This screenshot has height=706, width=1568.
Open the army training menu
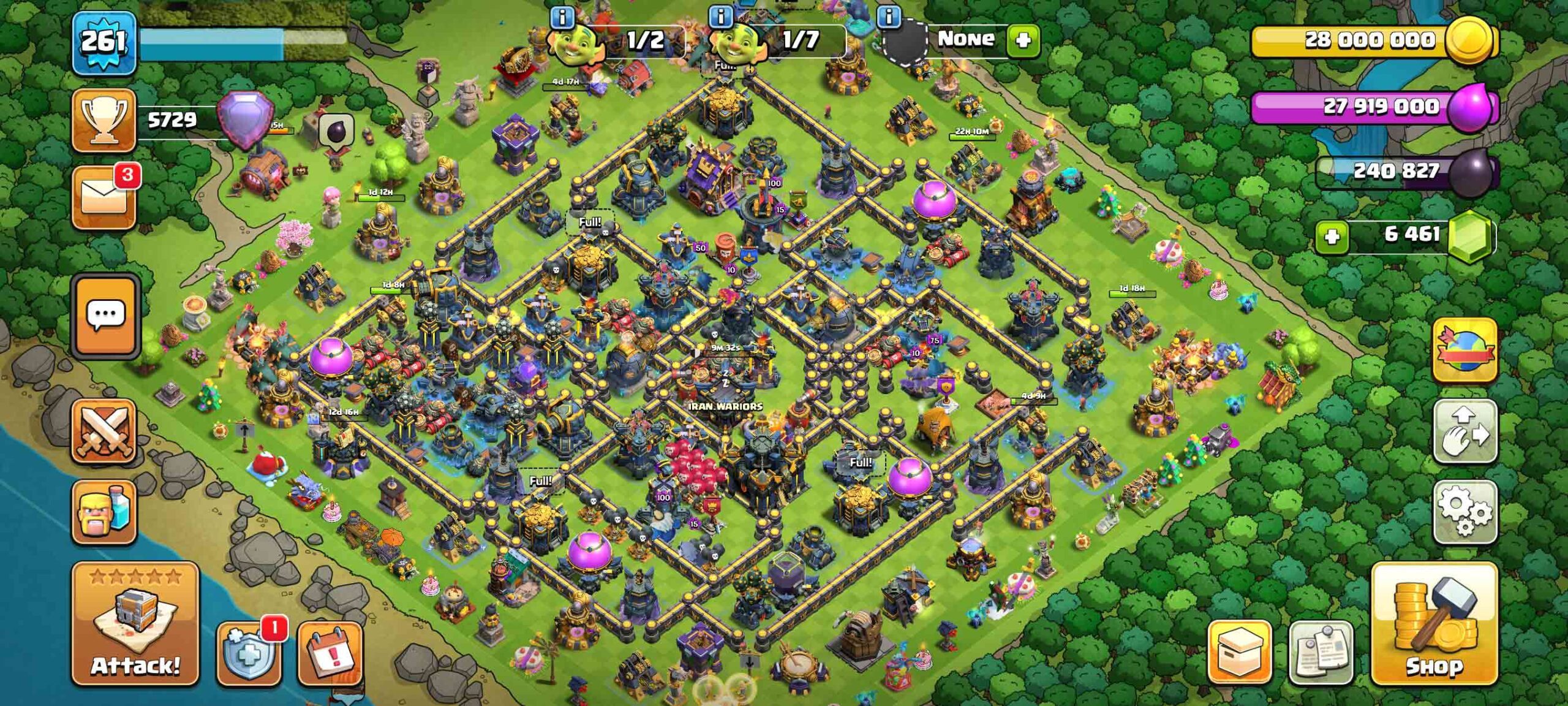pos(104,512)
